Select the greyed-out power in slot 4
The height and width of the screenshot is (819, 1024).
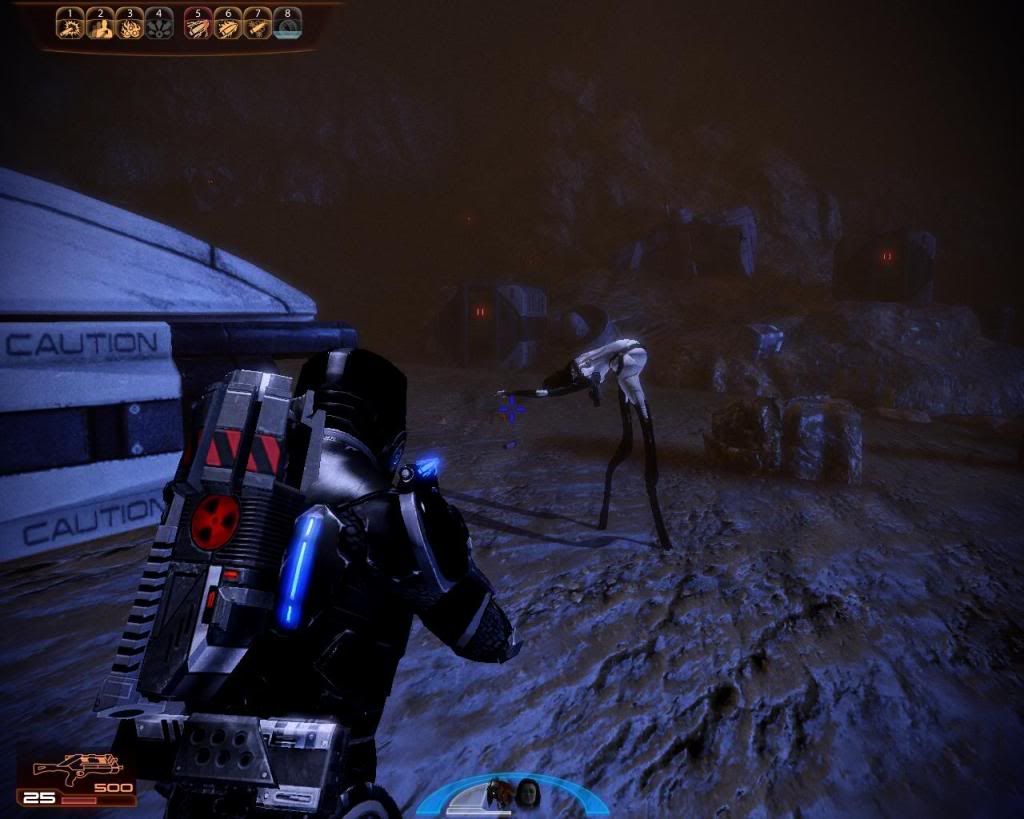click(x=159, y=24)
